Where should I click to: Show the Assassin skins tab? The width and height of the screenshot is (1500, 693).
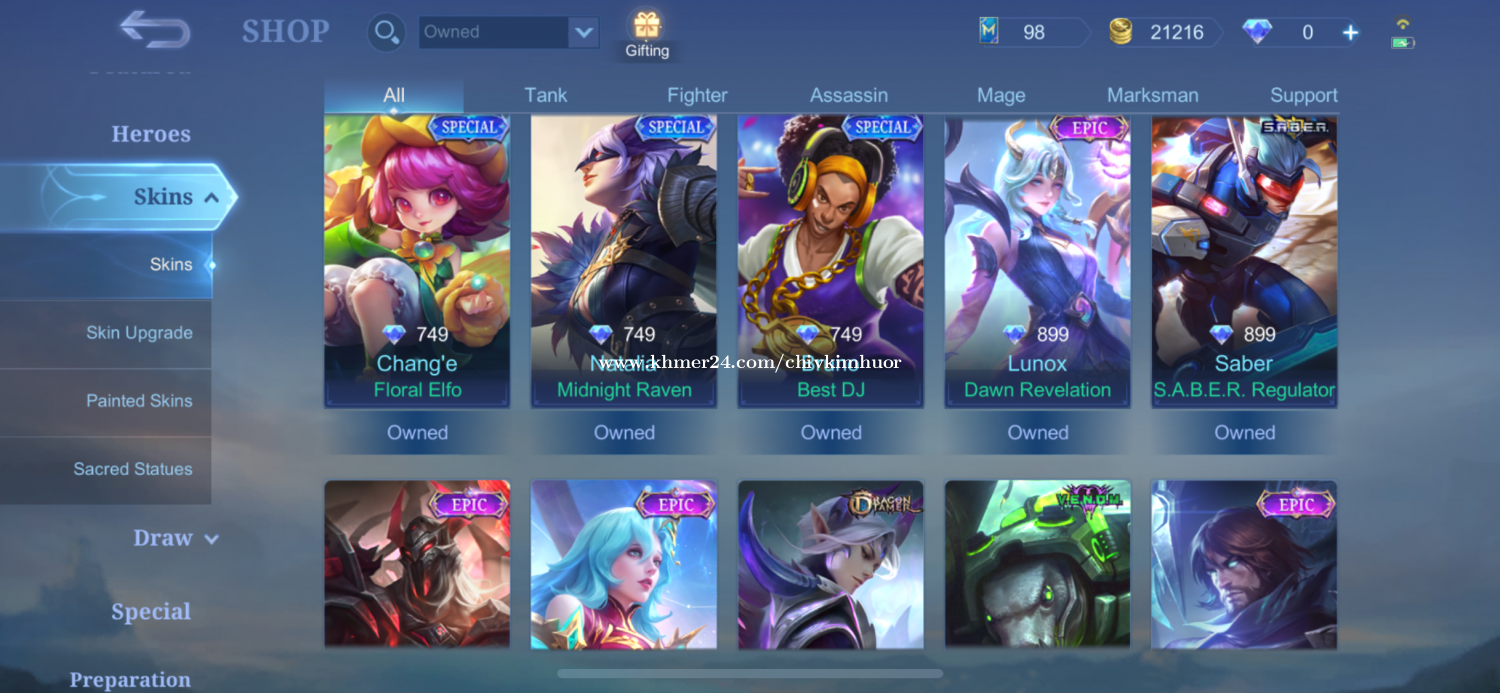(849, 95)
